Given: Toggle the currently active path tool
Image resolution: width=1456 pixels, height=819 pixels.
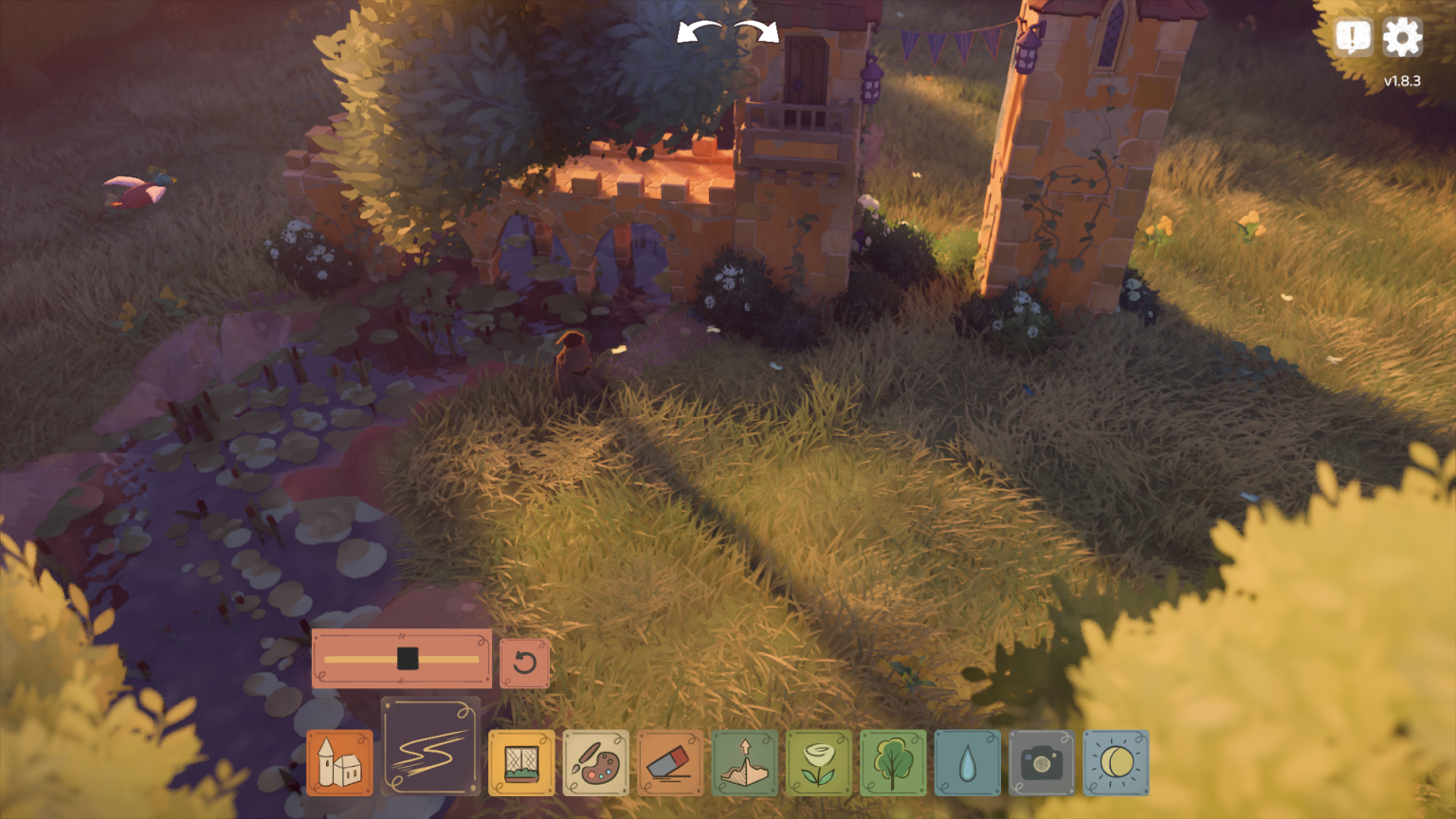Looking at the screenshot, I should pyautogui.click(x=429, y=744).
